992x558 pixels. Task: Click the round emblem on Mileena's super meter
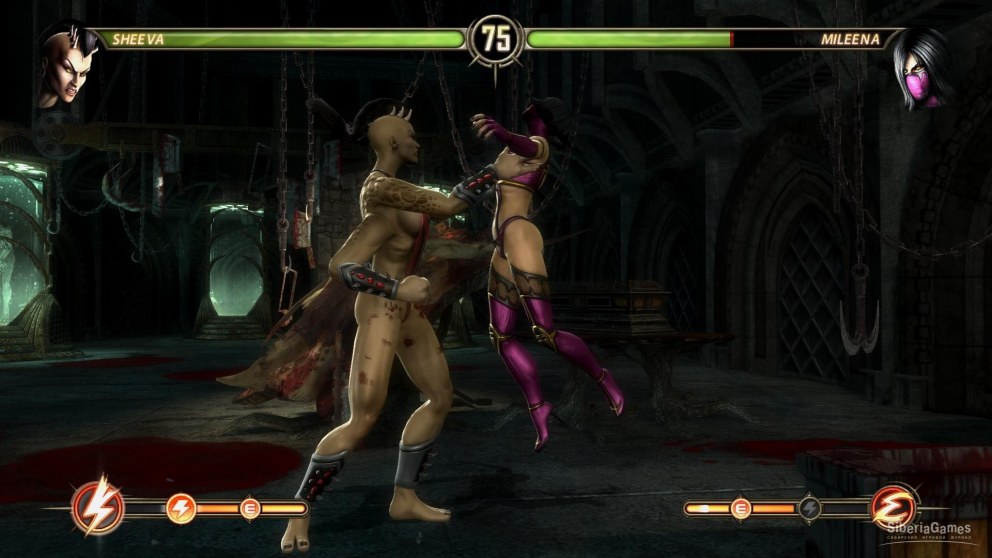tap(893, 508)
